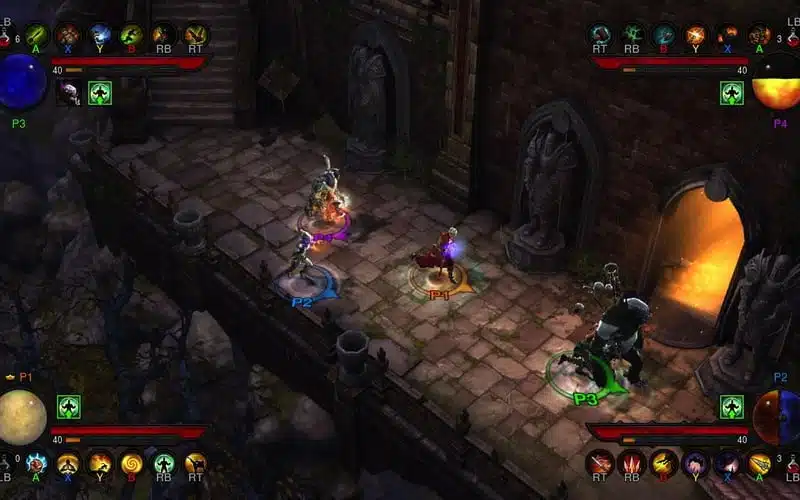
Task: Use P2's purple skill icon
Action: (695, 463)
